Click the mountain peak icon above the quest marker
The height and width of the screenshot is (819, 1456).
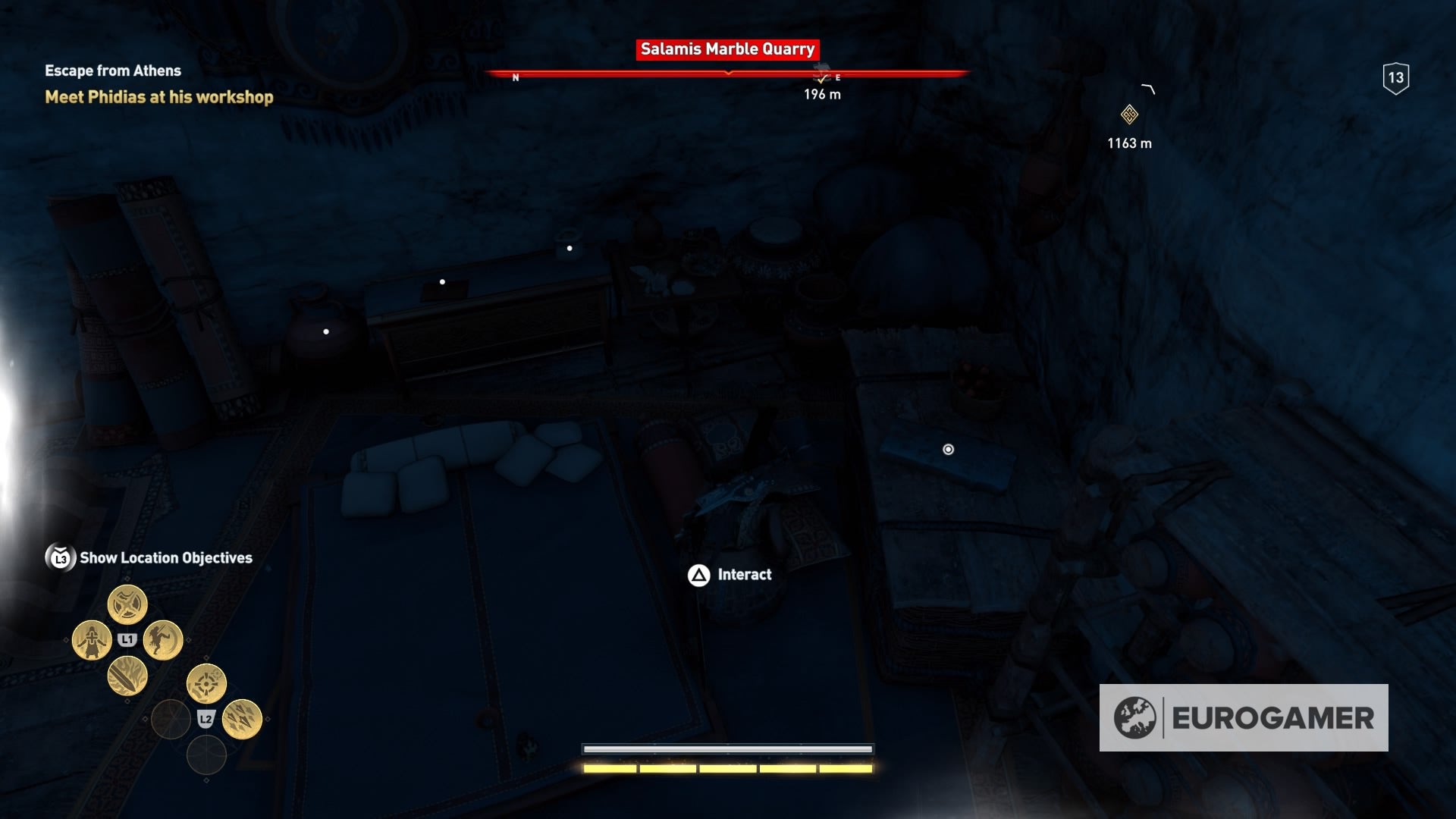[1147, 87]
